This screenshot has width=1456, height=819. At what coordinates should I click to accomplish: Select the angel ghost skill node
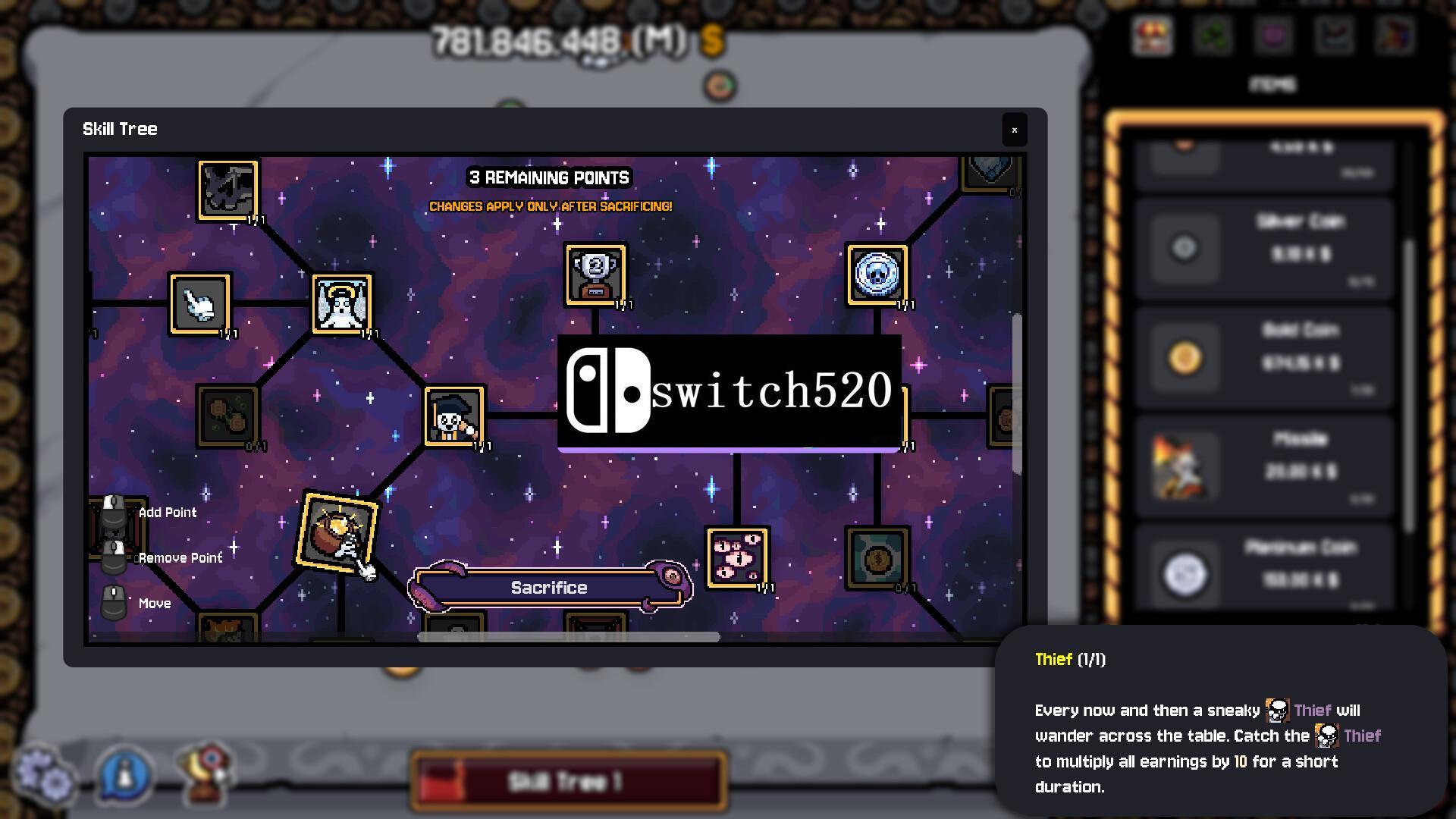[342, 303]
